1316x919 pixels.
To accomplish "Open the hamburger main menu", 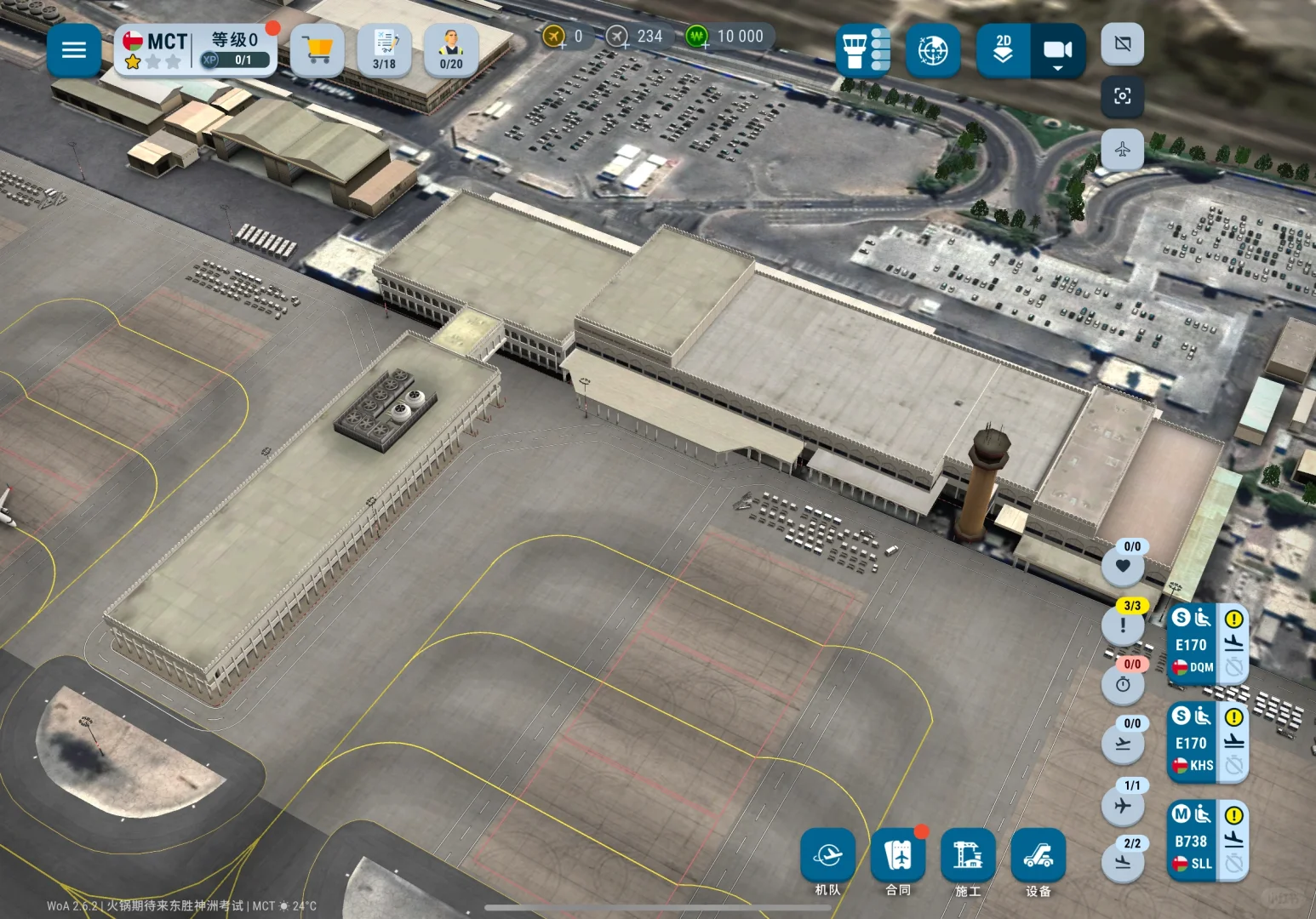I will tap(74, 50).
